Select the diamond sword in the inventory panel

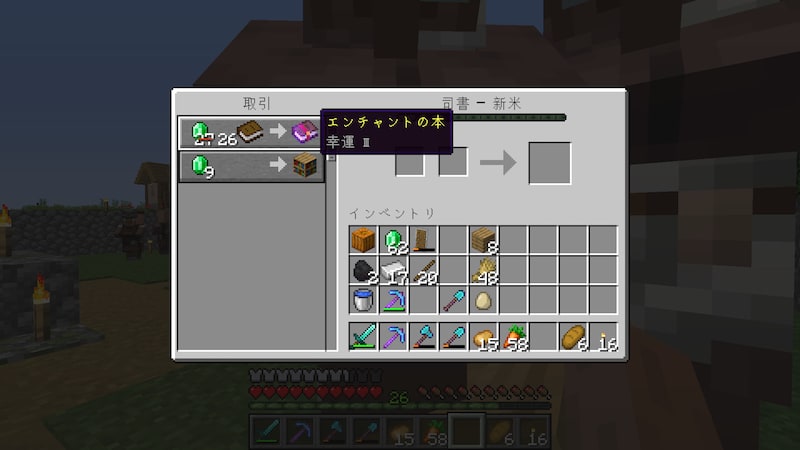(363, 337)
